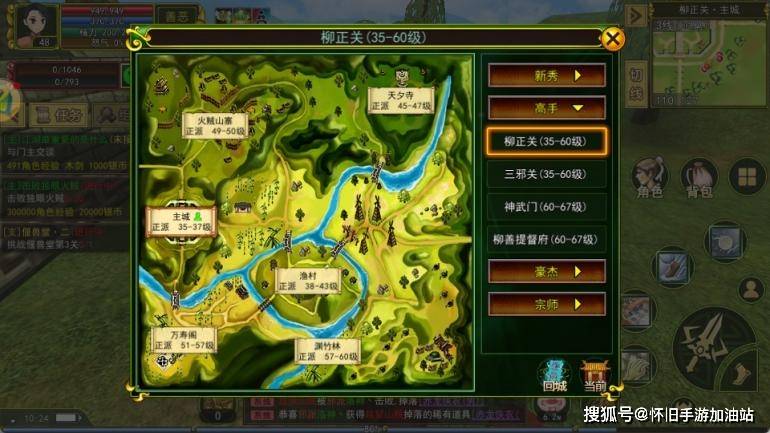This screenshot has height=433, width=770.
Task: Select the 神武门(60-67级) region
Action: [x=546, y=207]
